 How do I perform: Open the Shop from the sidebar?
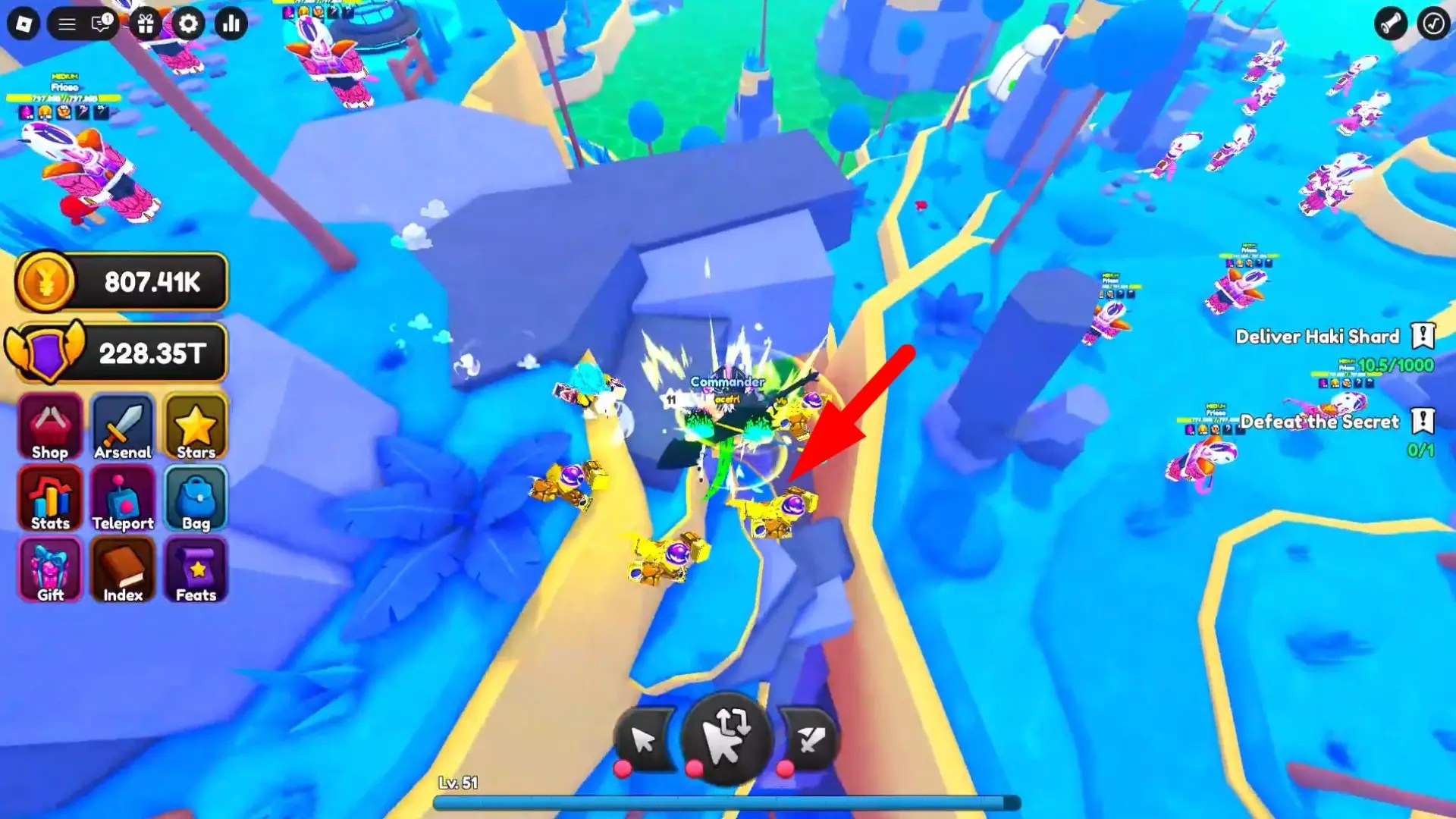(x=49, y=427)
